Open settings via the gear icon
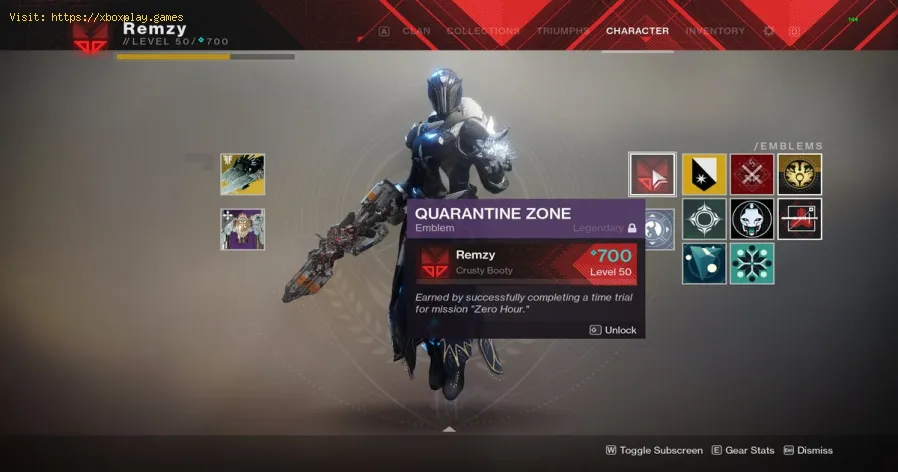The width and height of the screenshot is (898, 472). point(769,31)
